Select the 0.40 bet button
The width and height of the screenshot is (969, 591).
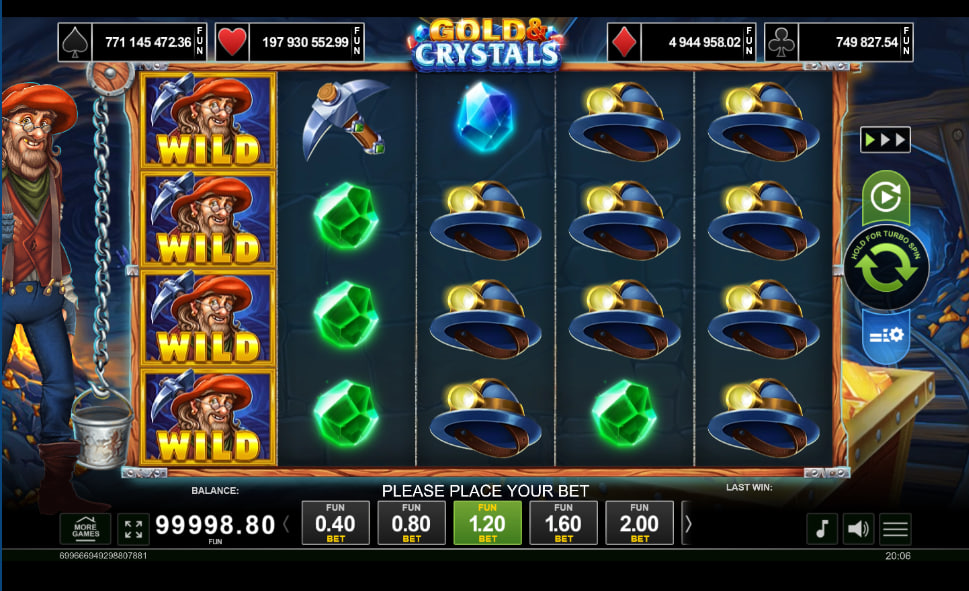point(335,523)
